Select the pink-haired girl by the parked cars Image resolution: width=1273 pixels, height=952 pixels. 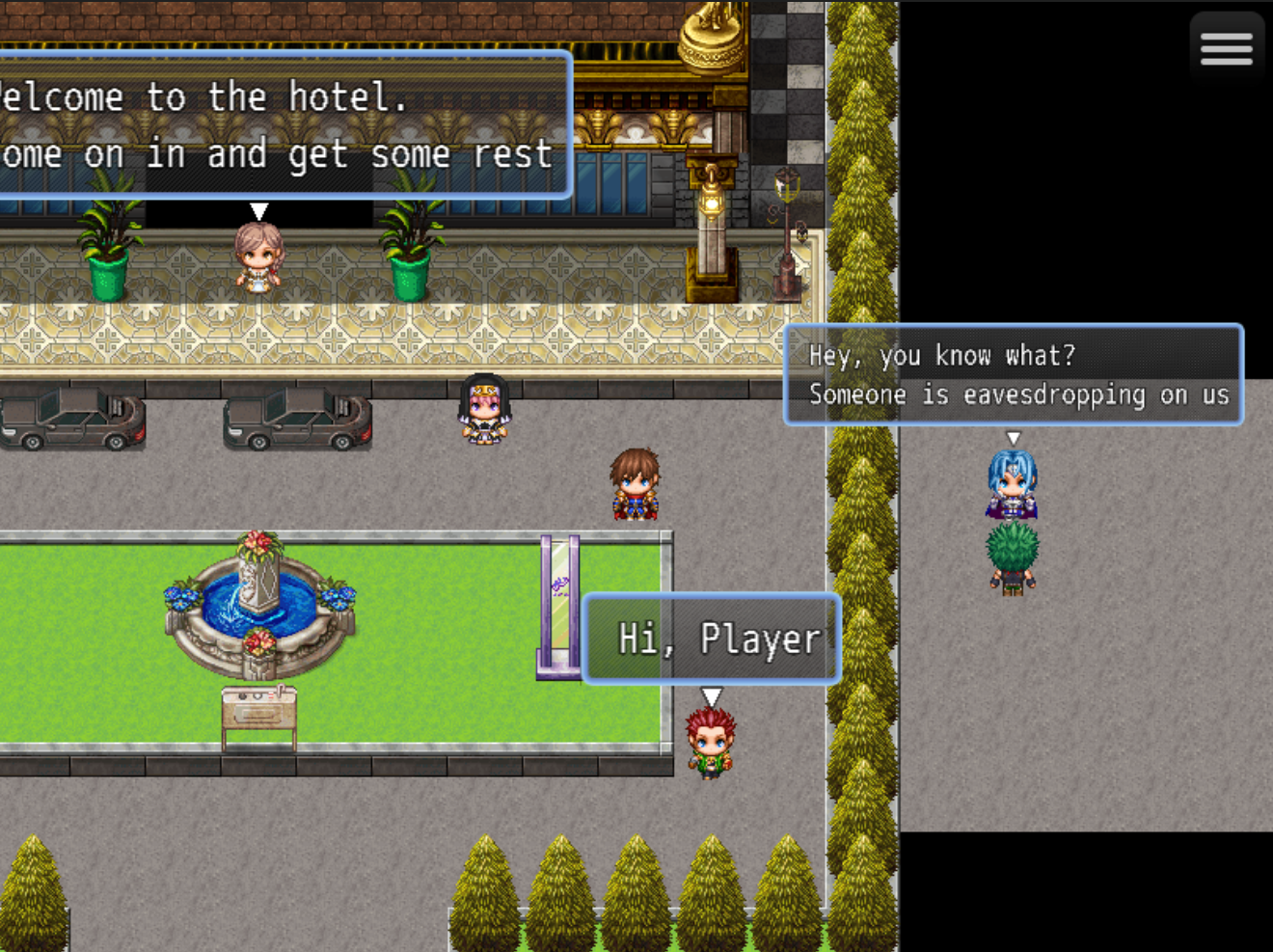[x=482, y=410]
